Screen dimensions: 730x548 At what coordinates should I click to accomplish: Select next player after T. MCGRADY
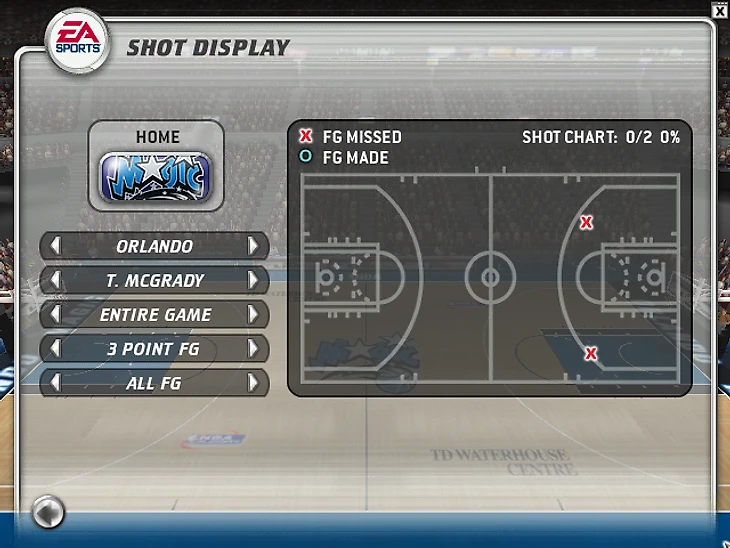(254, 281)
